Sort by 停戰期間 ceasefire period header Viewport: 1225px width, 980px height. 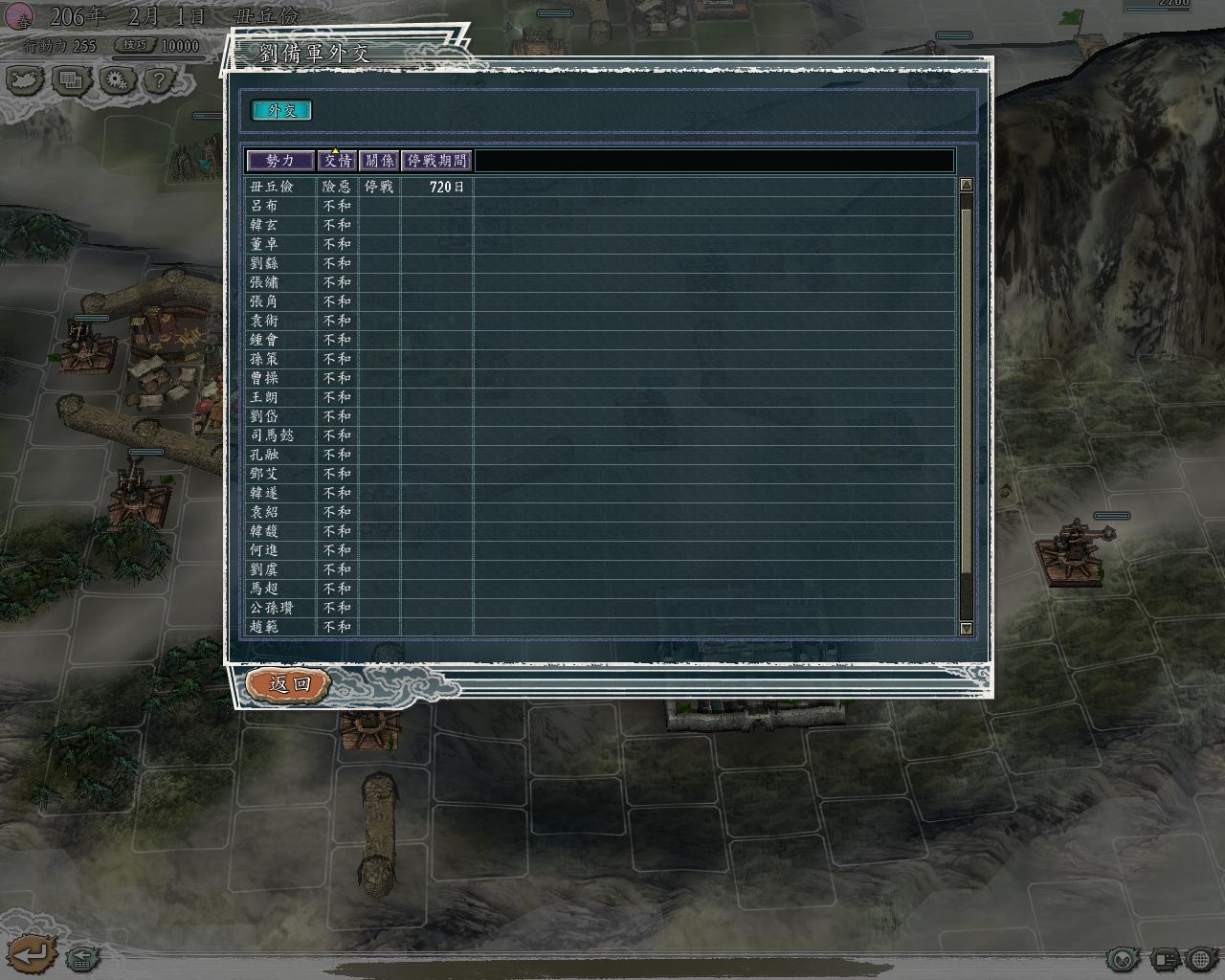[437, 161]
